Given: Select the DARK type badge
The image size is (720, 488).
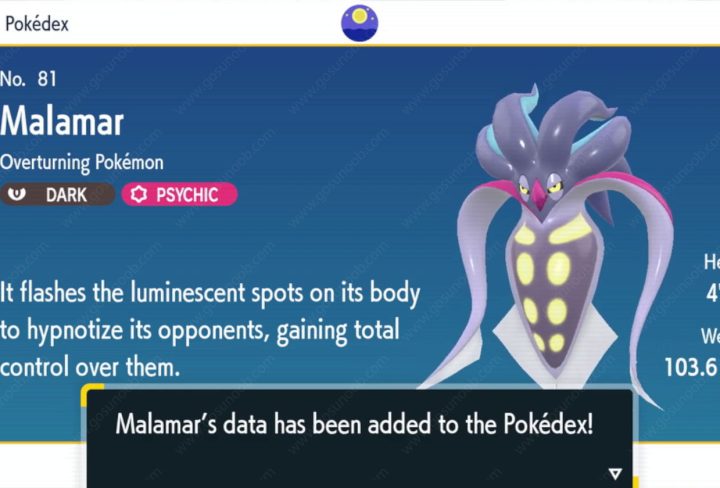Looking at the screenshot, I should (x=58, y=194).
